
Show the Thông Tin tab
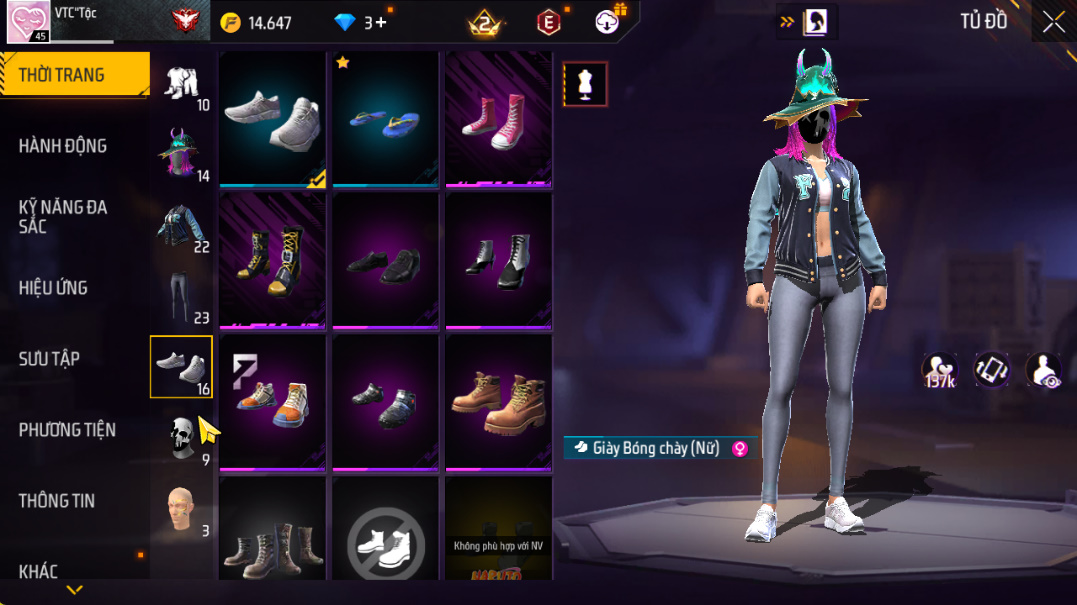[x=57, y=501]
